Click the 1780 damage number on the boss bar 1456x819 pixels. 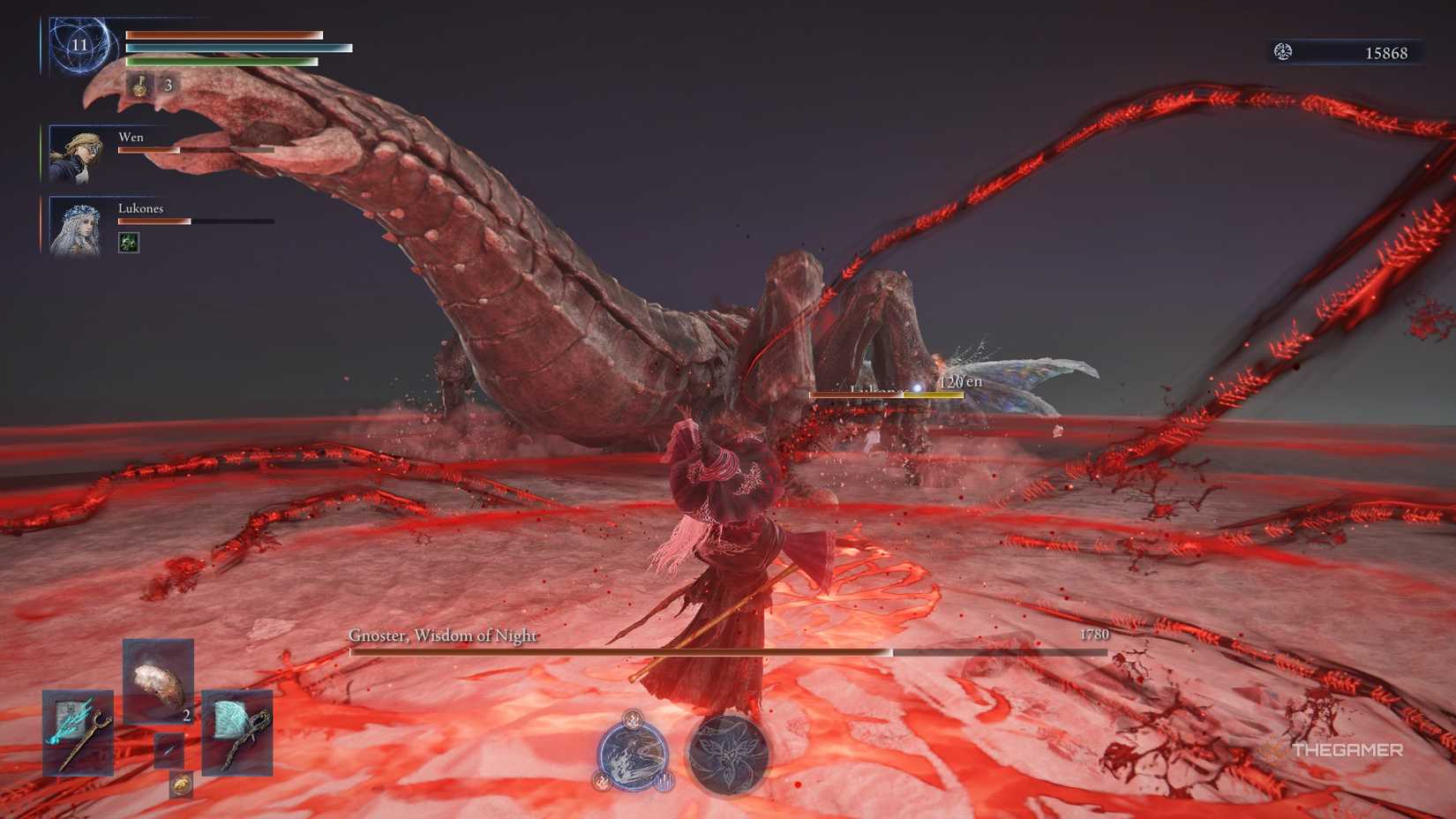click(x=1094, y=635)
